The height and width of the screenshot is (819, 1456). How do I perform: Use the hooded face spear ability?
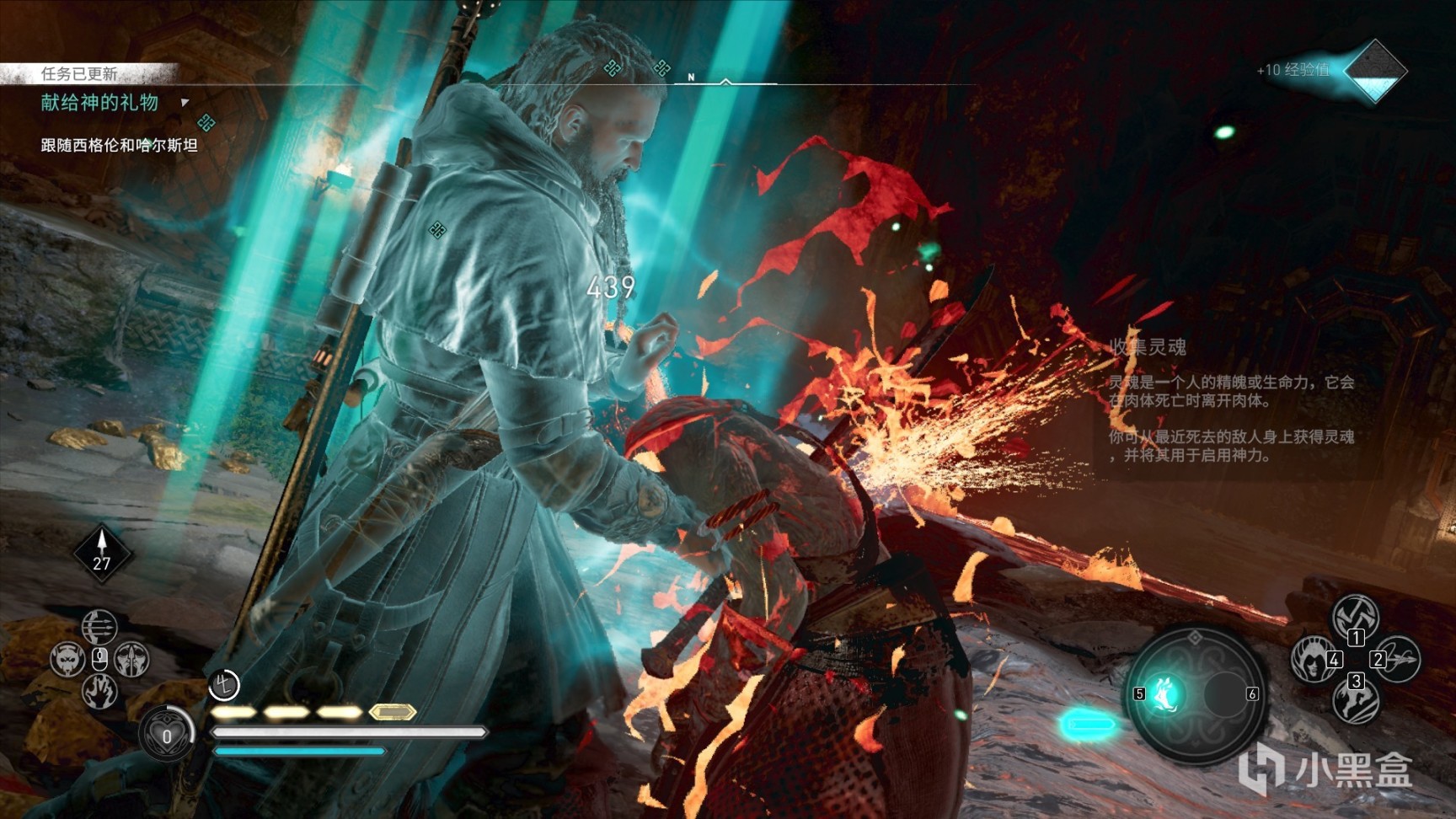click(131, 659)
